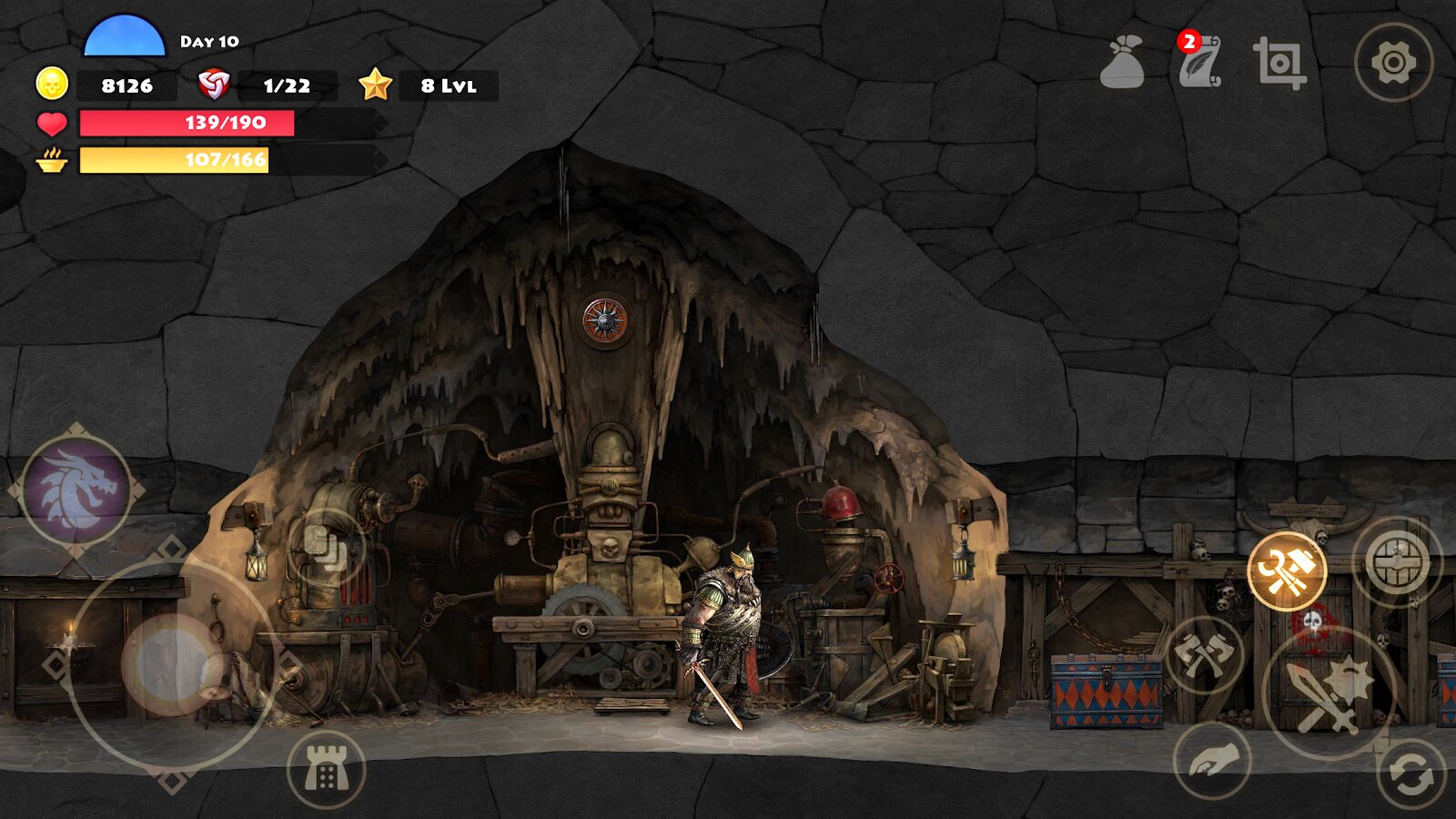Activate the purple dragon ability
The height and width of the screenshot is (819, 1456).
click(76, 490)
